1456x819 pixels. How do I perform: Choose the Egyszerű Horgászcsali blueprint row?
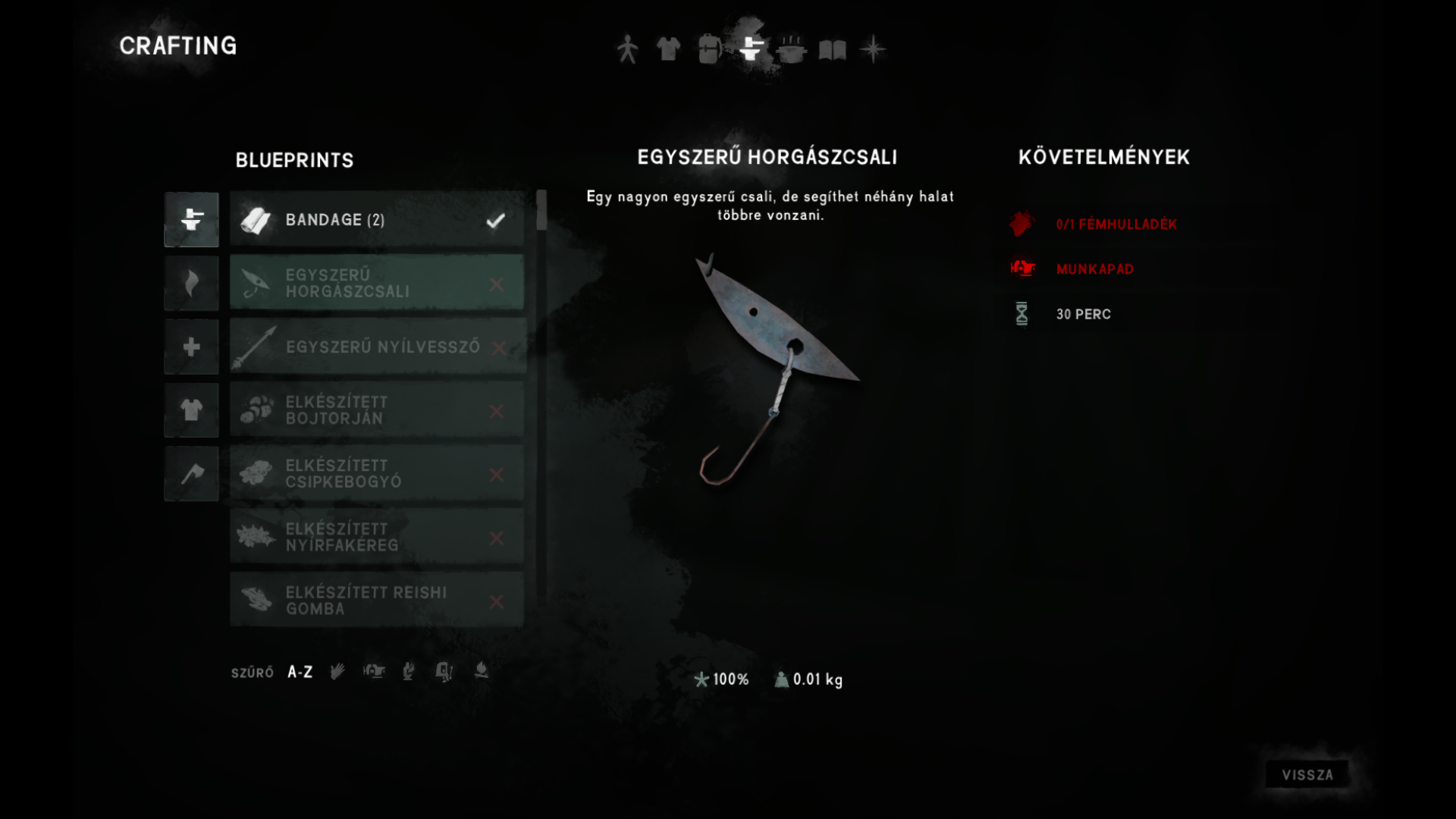(377, 284)
